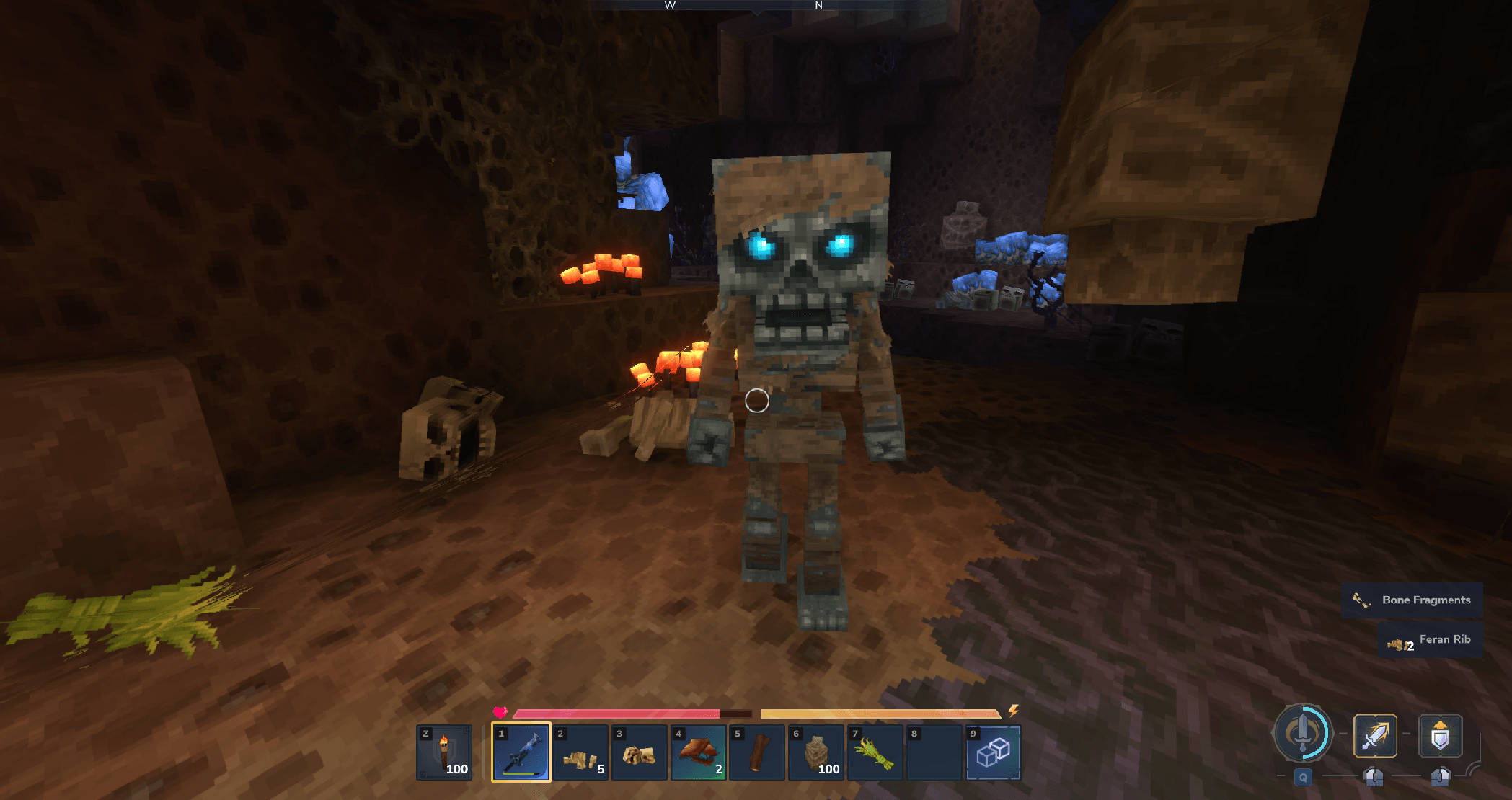Pick the red-brown hide stack of 2
The width and height of the screenshot is (1512, 800).
click(698, 752)
